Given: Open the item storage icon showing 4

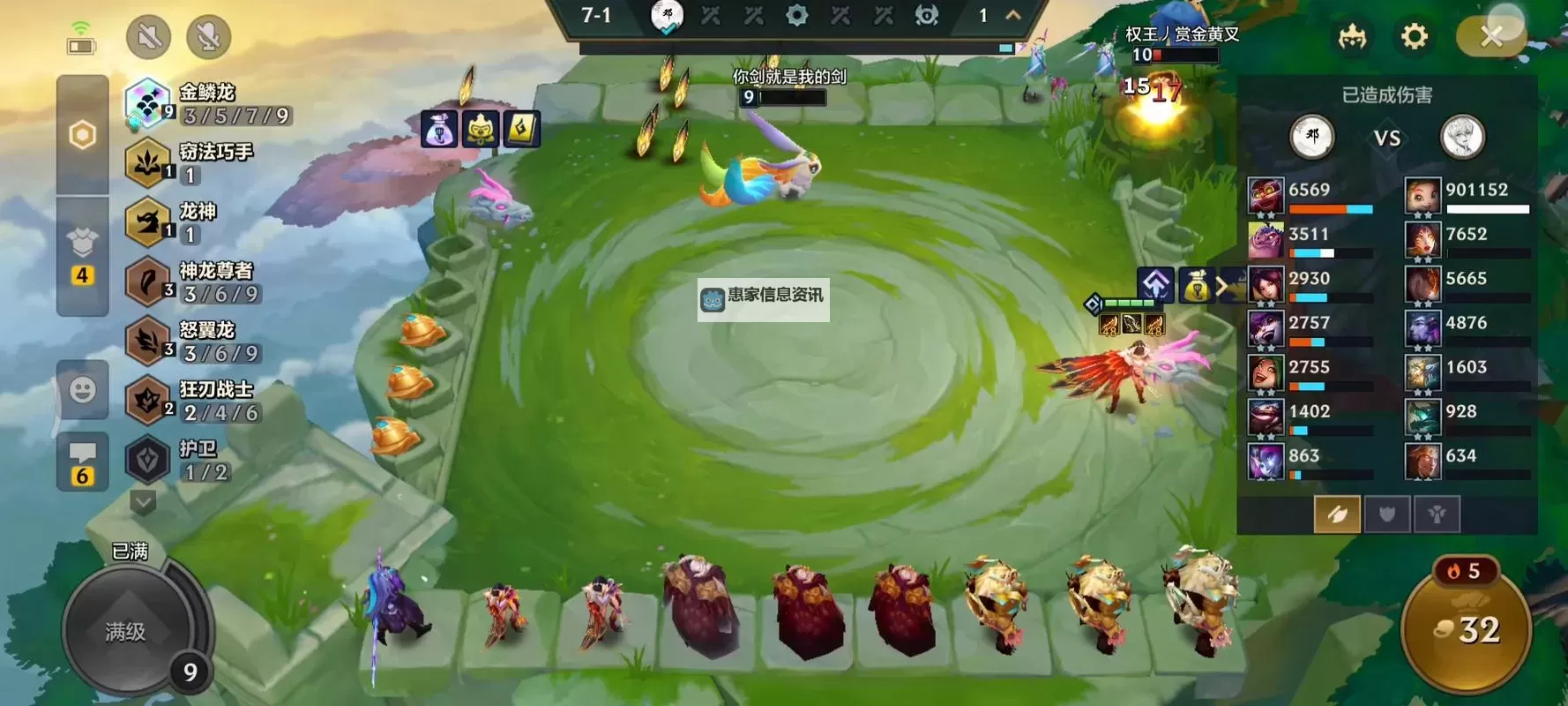Looking at the screenshot, I should [83, 252].
